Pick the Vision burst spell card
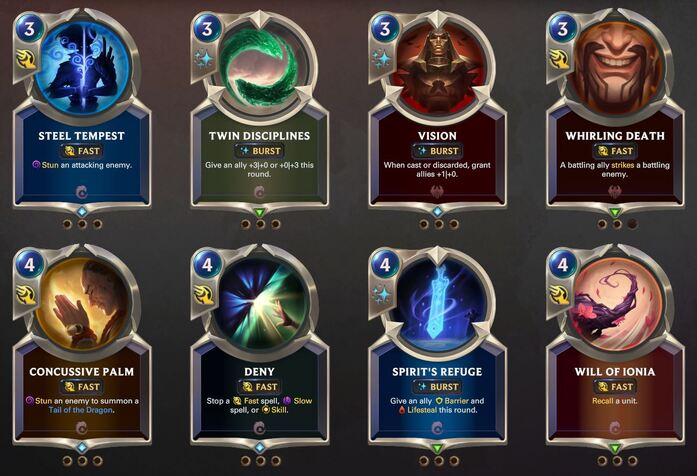Viewport: 697px width, 476px height. tap(437, 110)
